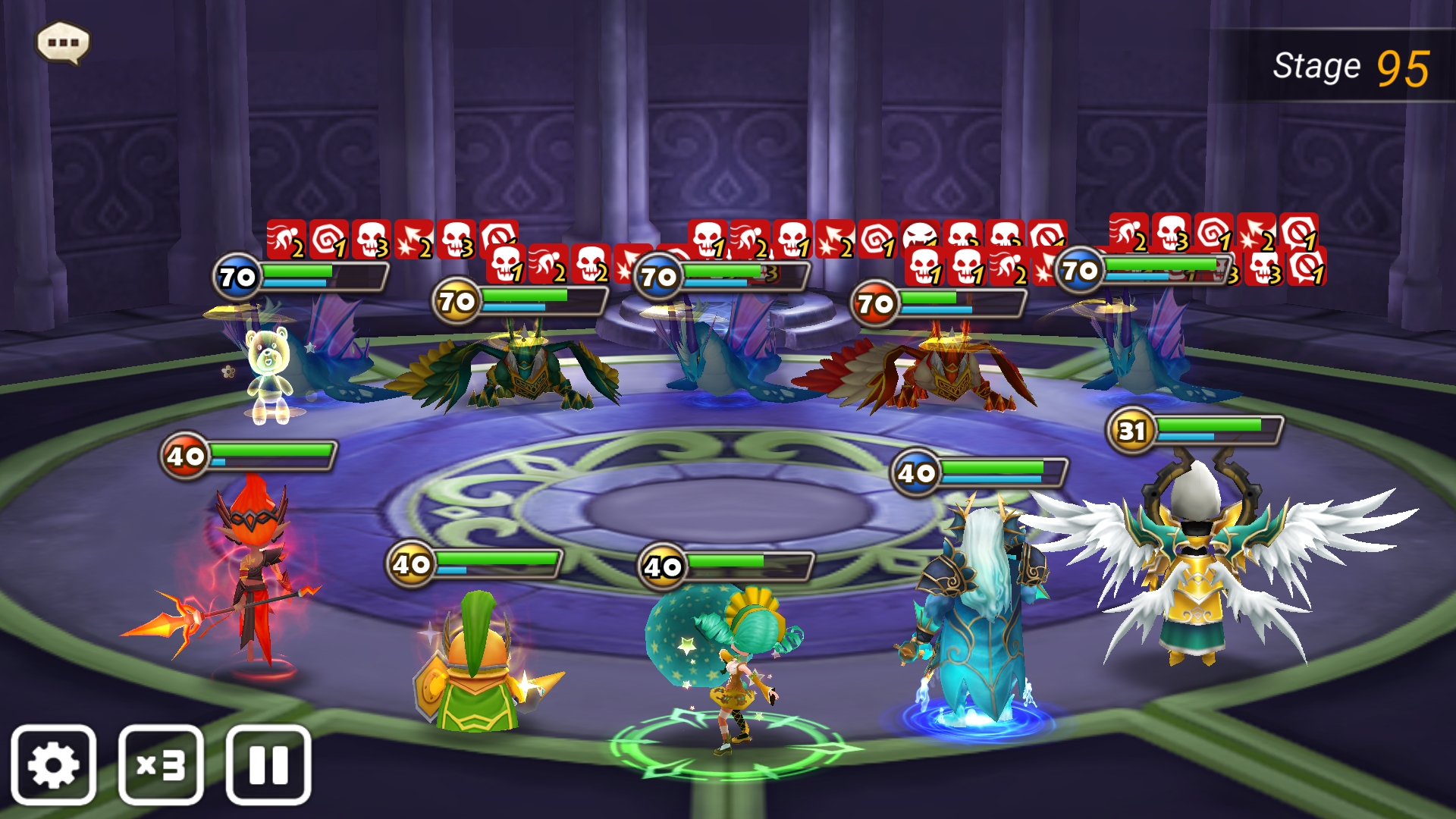Pause the battle
Image resolution: width=1456 pixels, height=819 pixels.
tap(268, 764)
